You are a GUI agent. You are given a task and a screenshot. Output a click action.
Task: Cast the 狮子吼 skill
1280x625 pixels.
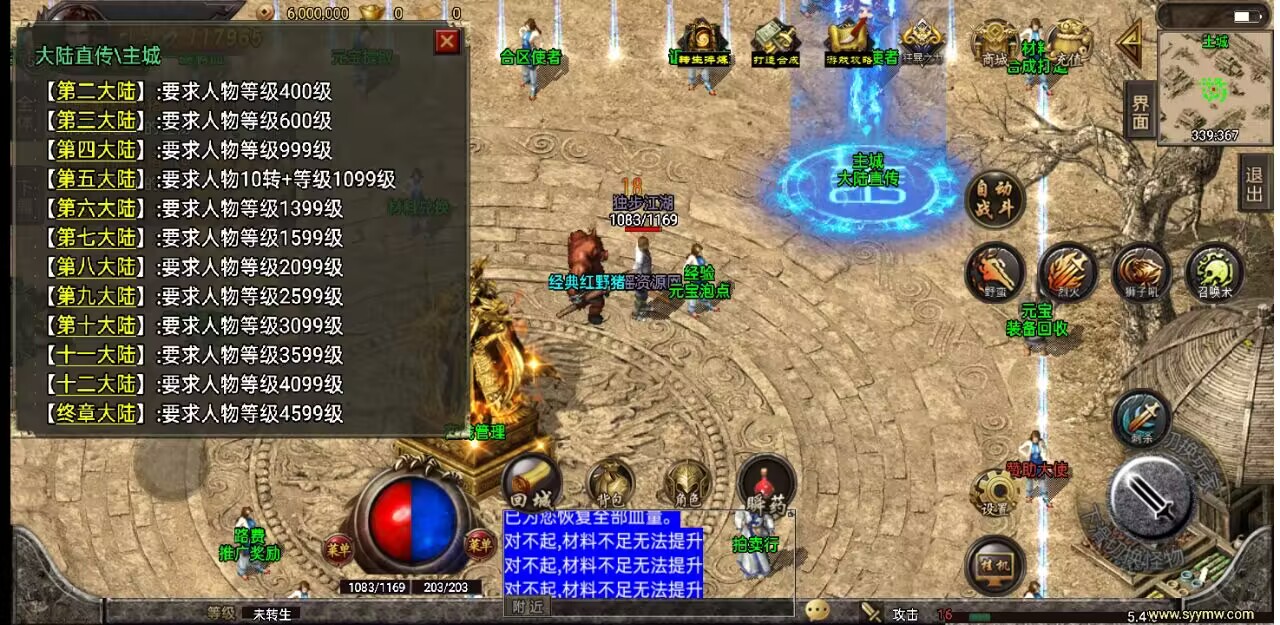click(x=1141, y=272)
